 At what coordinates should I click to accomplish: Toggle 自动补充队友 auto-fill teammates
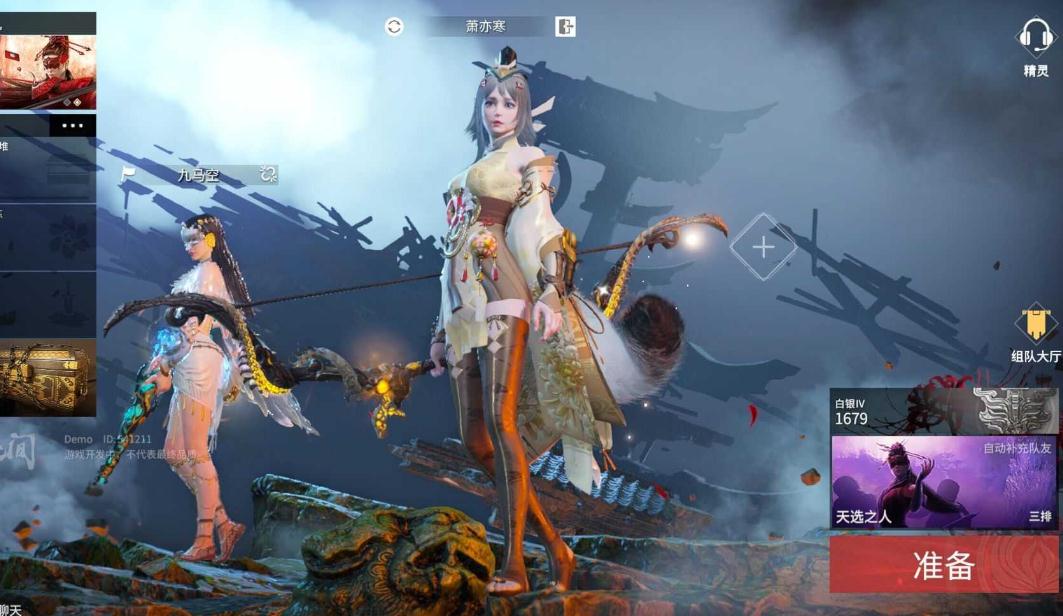click(1017, 449)
